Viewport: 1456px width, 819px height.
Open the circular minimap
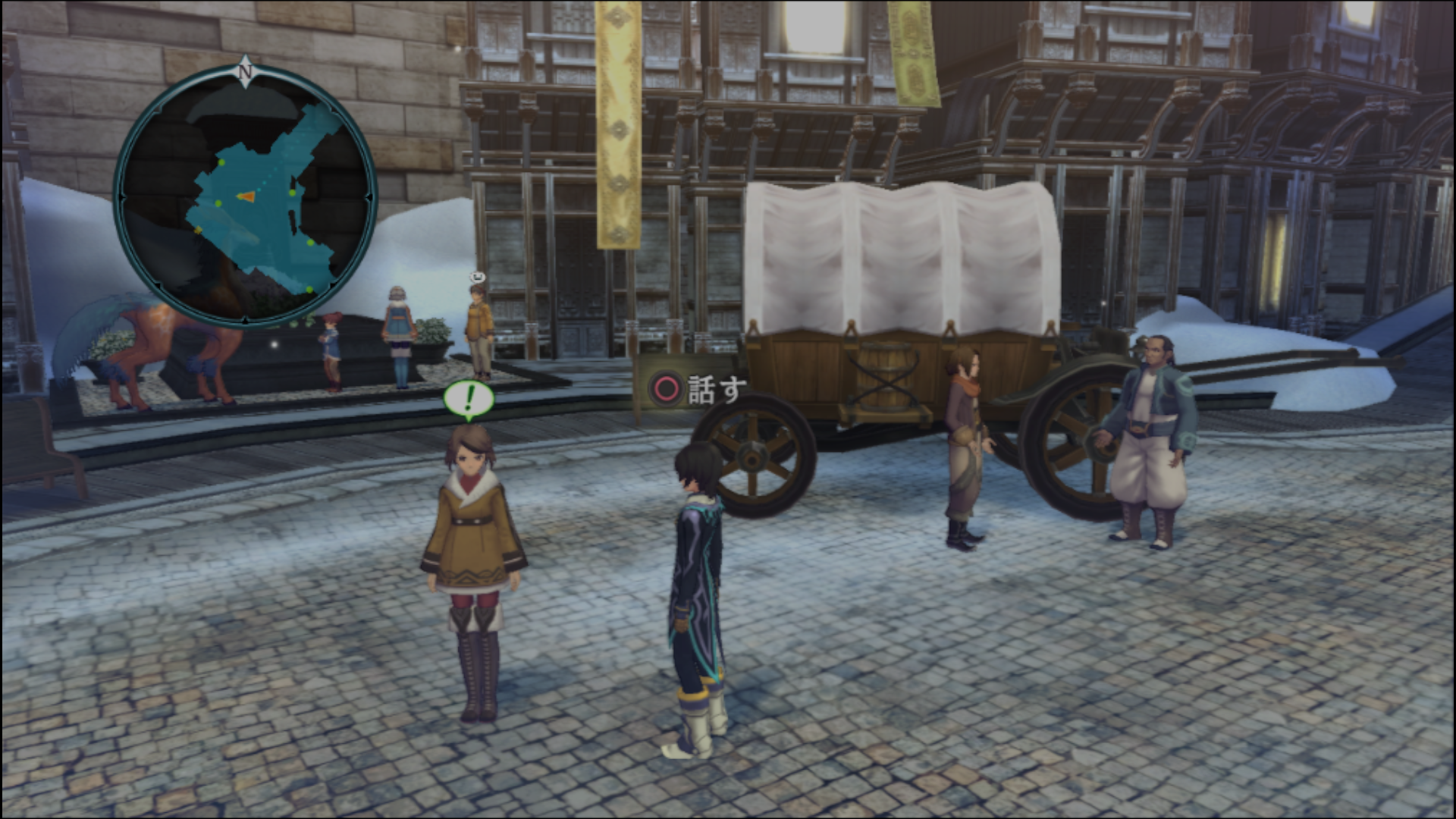click(x=245, y=197)
